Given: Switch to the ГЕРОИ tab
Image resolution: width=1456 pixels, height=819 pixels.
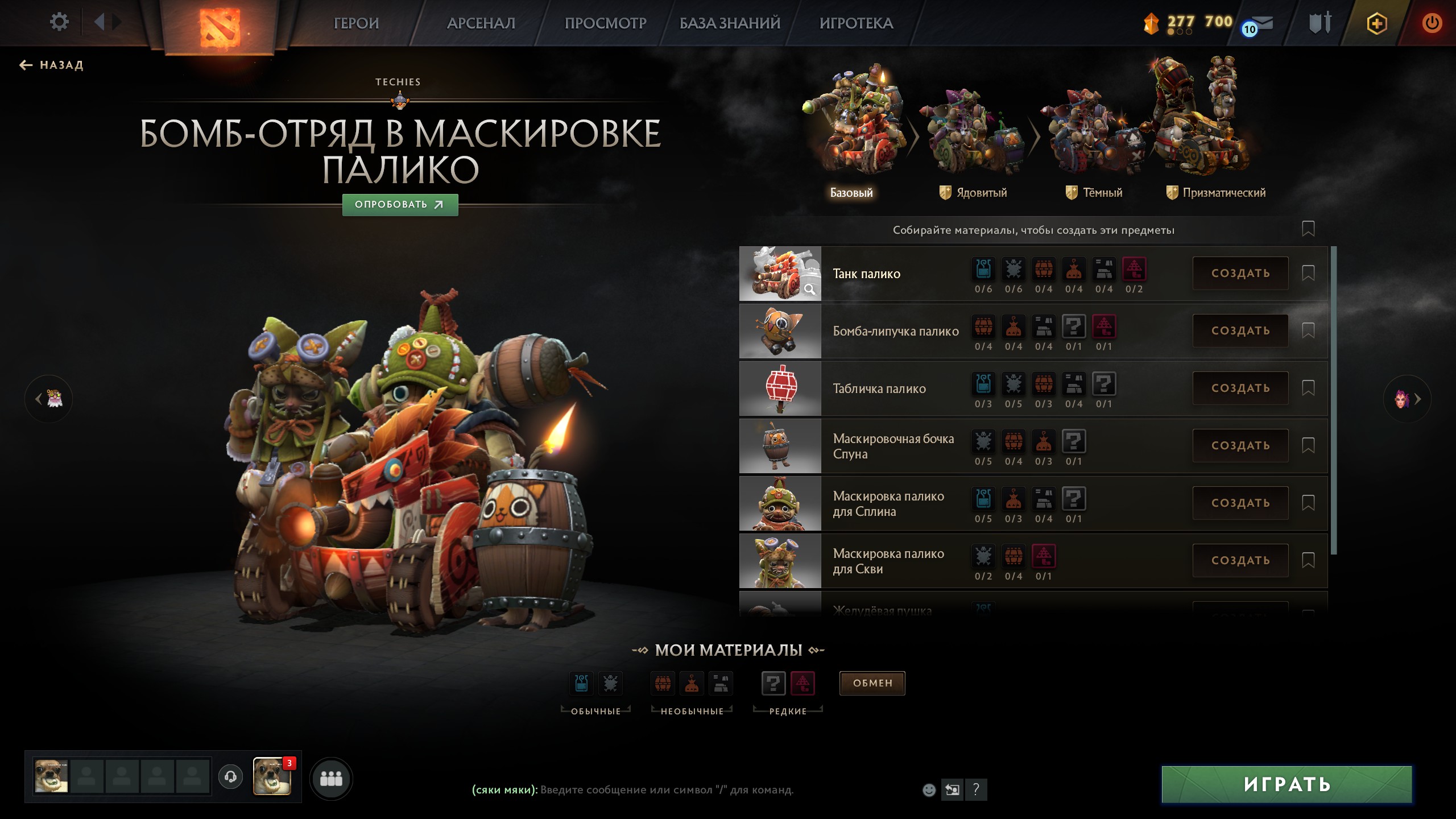Looking at the screenshot, I should point(356,23).
